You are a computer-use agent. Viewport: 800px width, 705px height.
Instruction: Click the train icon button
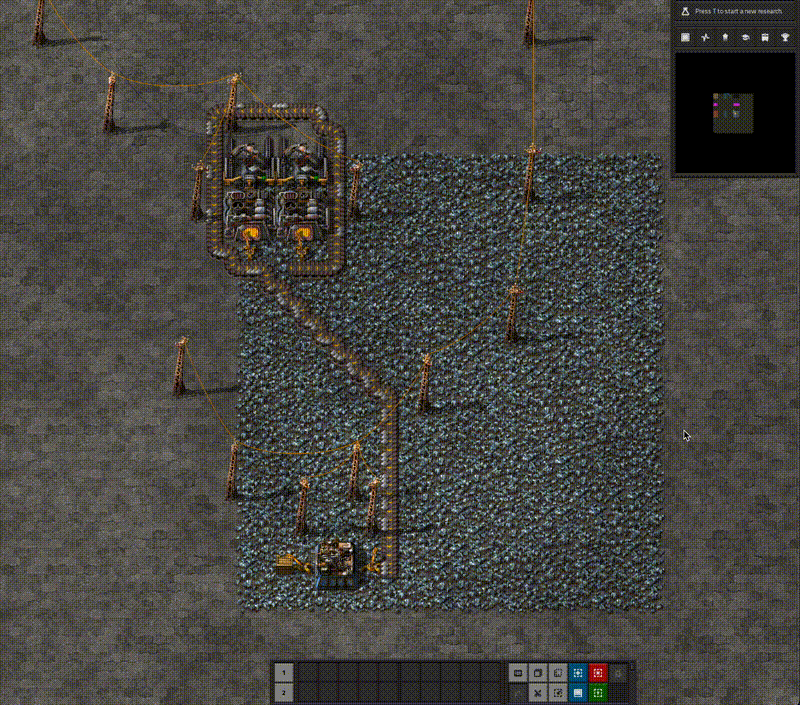coord(765,37)
